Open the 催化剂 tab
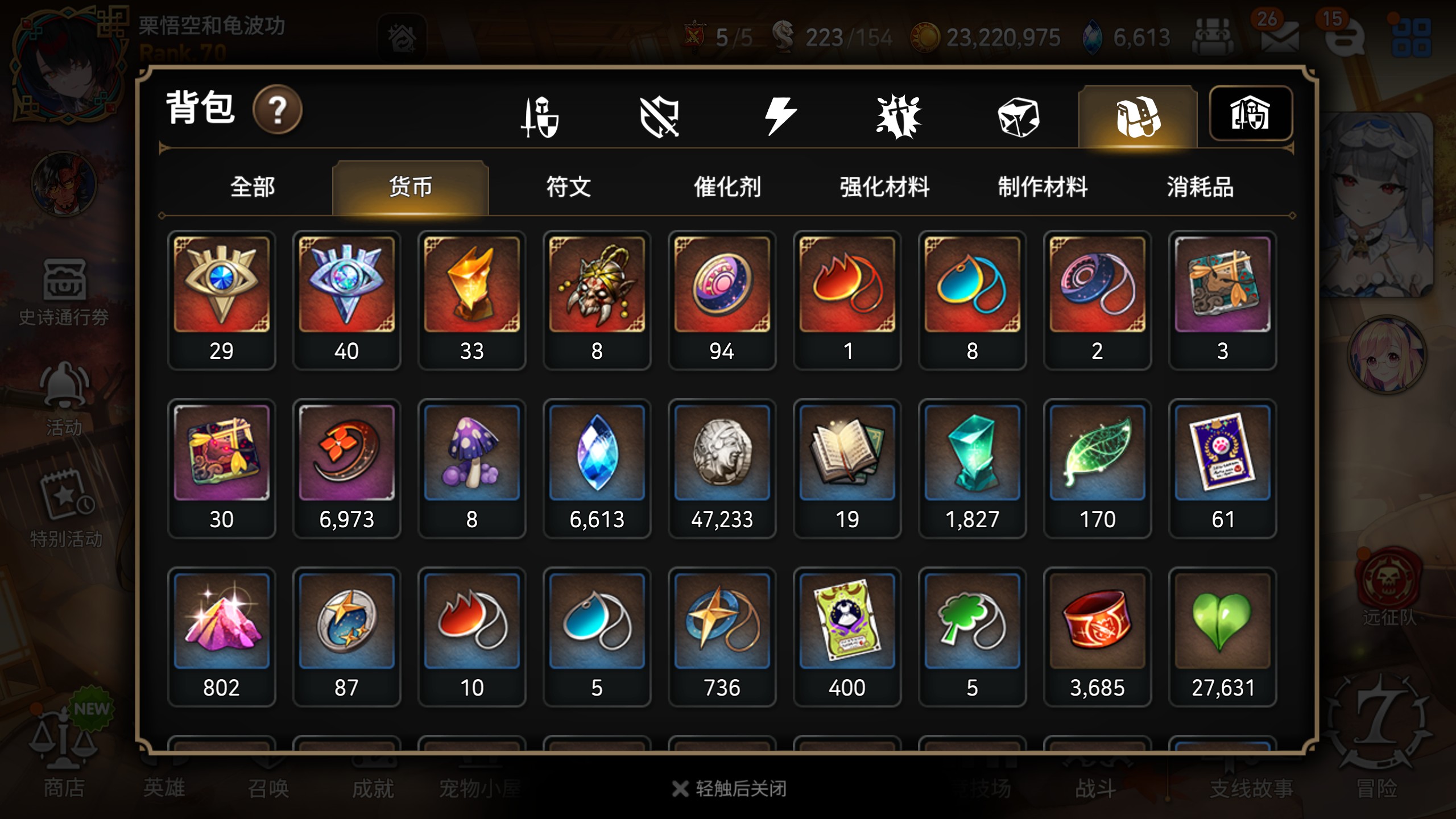This screenshot has width=1456, height=819. (x=727, y=187)
